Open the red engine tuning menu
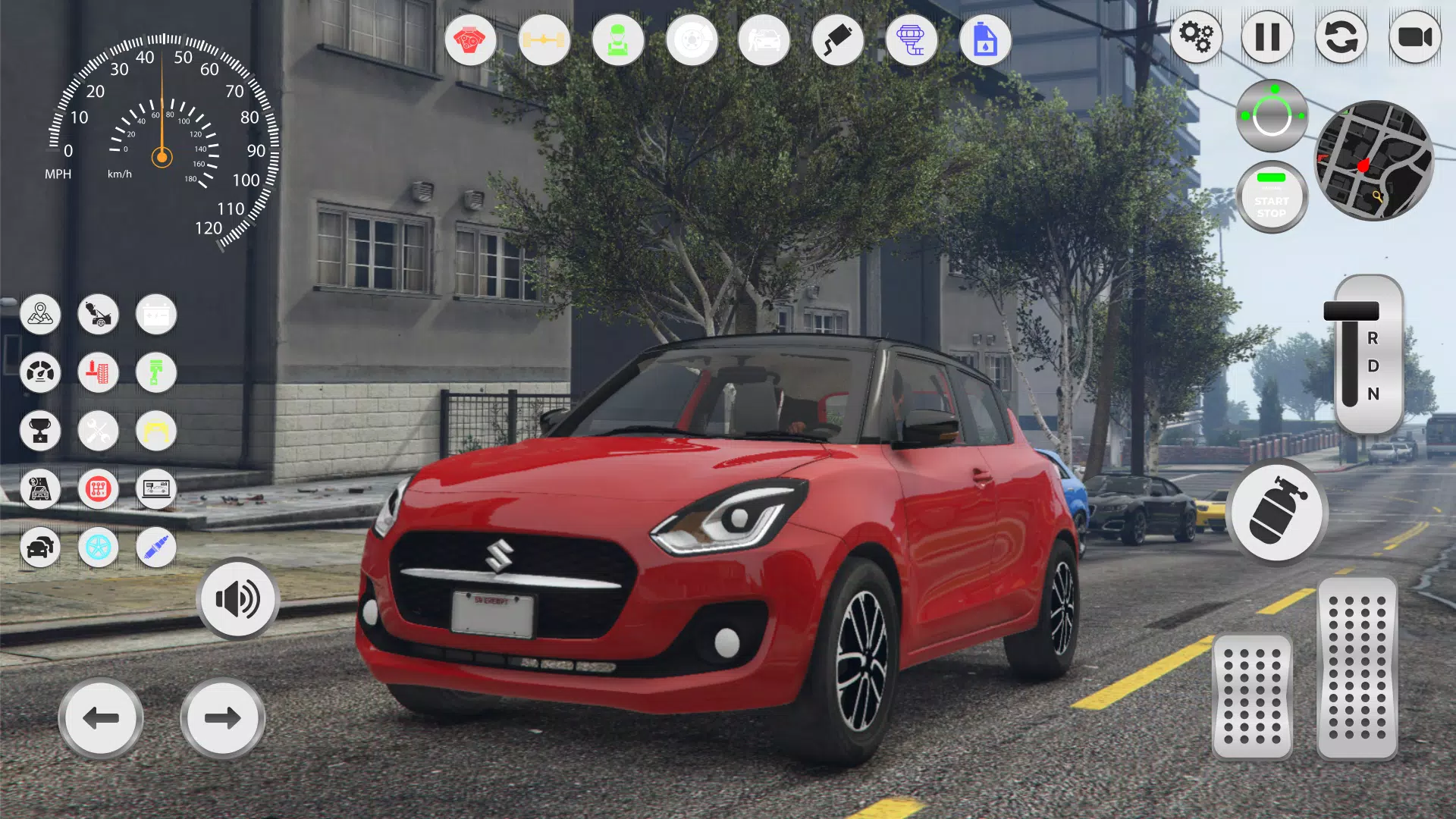The image size is (1456, 819). click(x=472, y=40)
